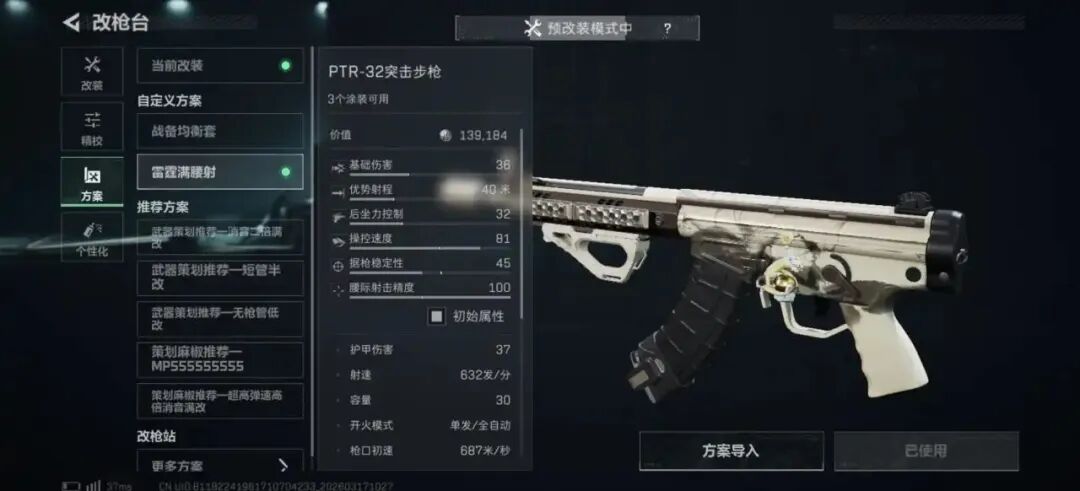Select the MP555555555 recommended plan
The image size is (1080, 491).
pyautogui.click(x=220, y=359)
